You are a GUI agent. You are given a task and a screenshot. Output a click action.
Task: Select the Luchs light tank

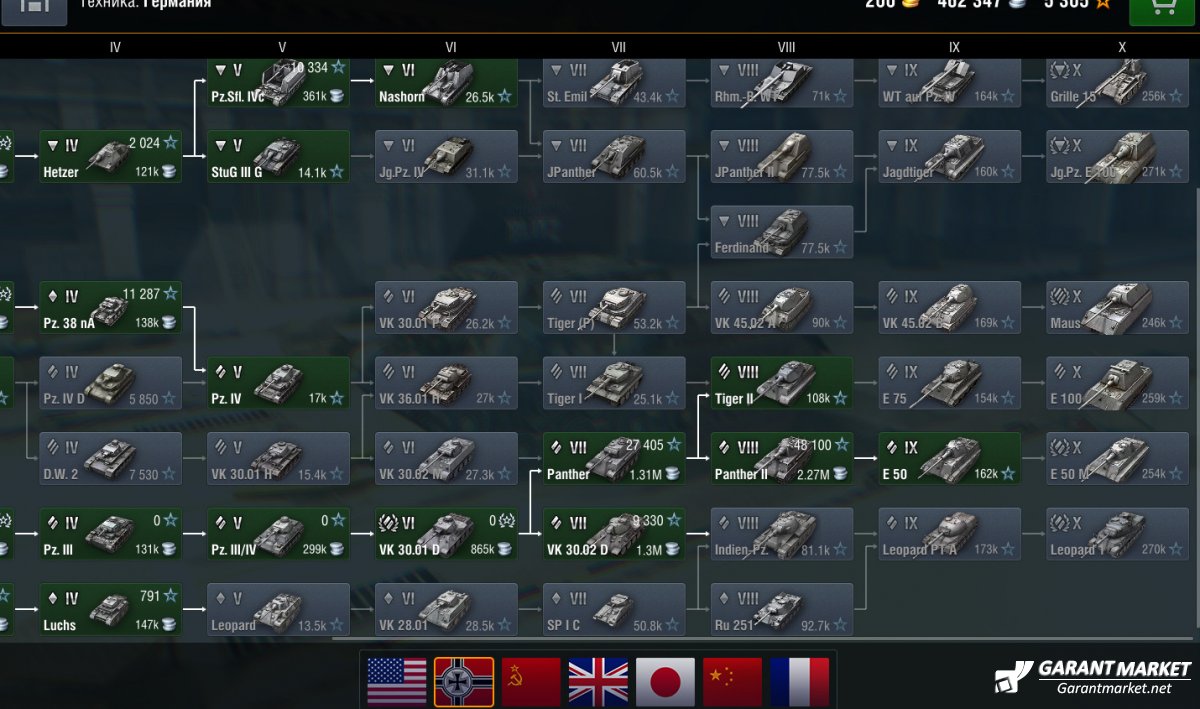(110, 610)
